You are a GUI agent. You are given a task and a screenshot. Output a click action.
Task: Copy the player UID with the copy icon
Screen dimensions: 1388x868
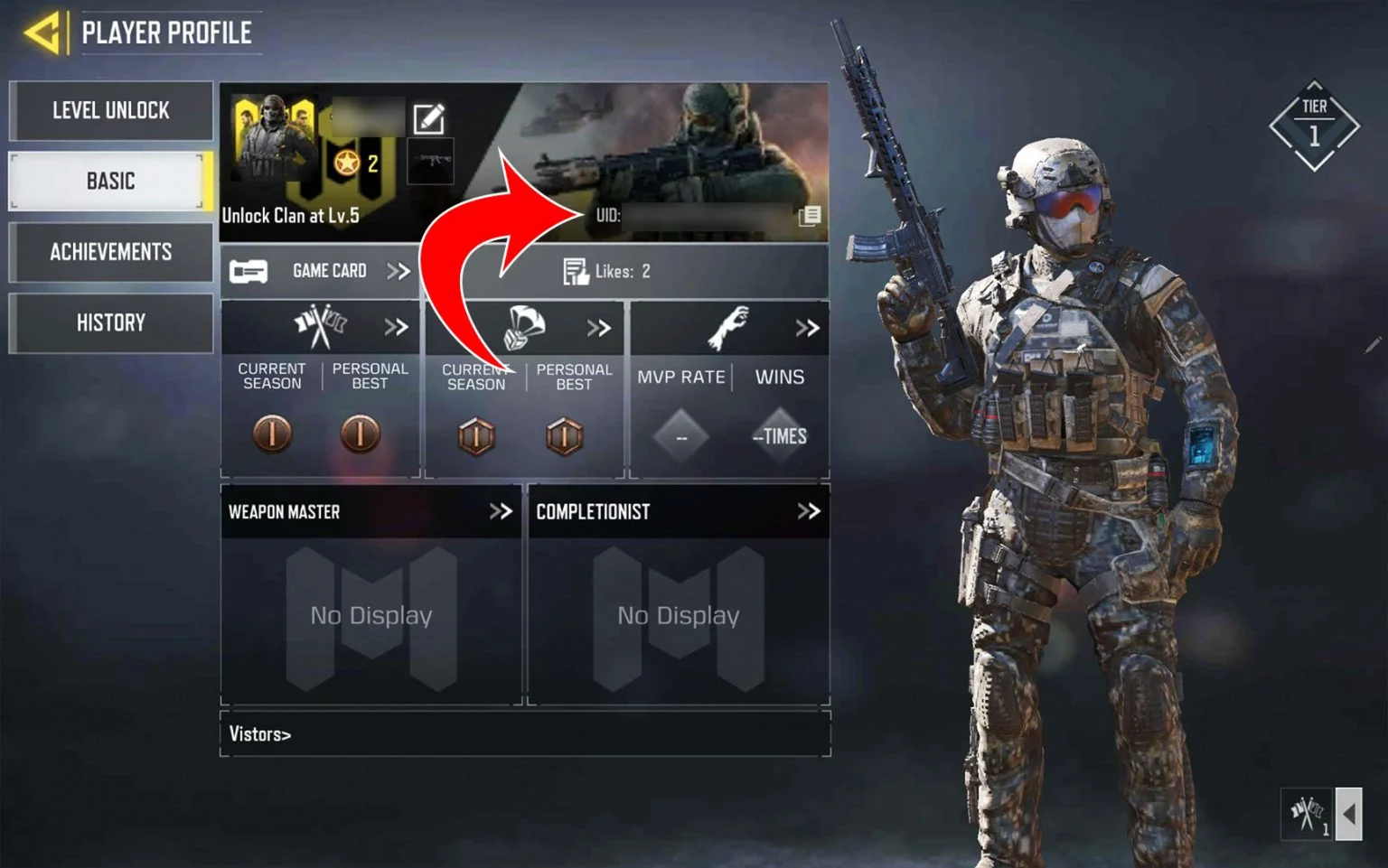811,215
